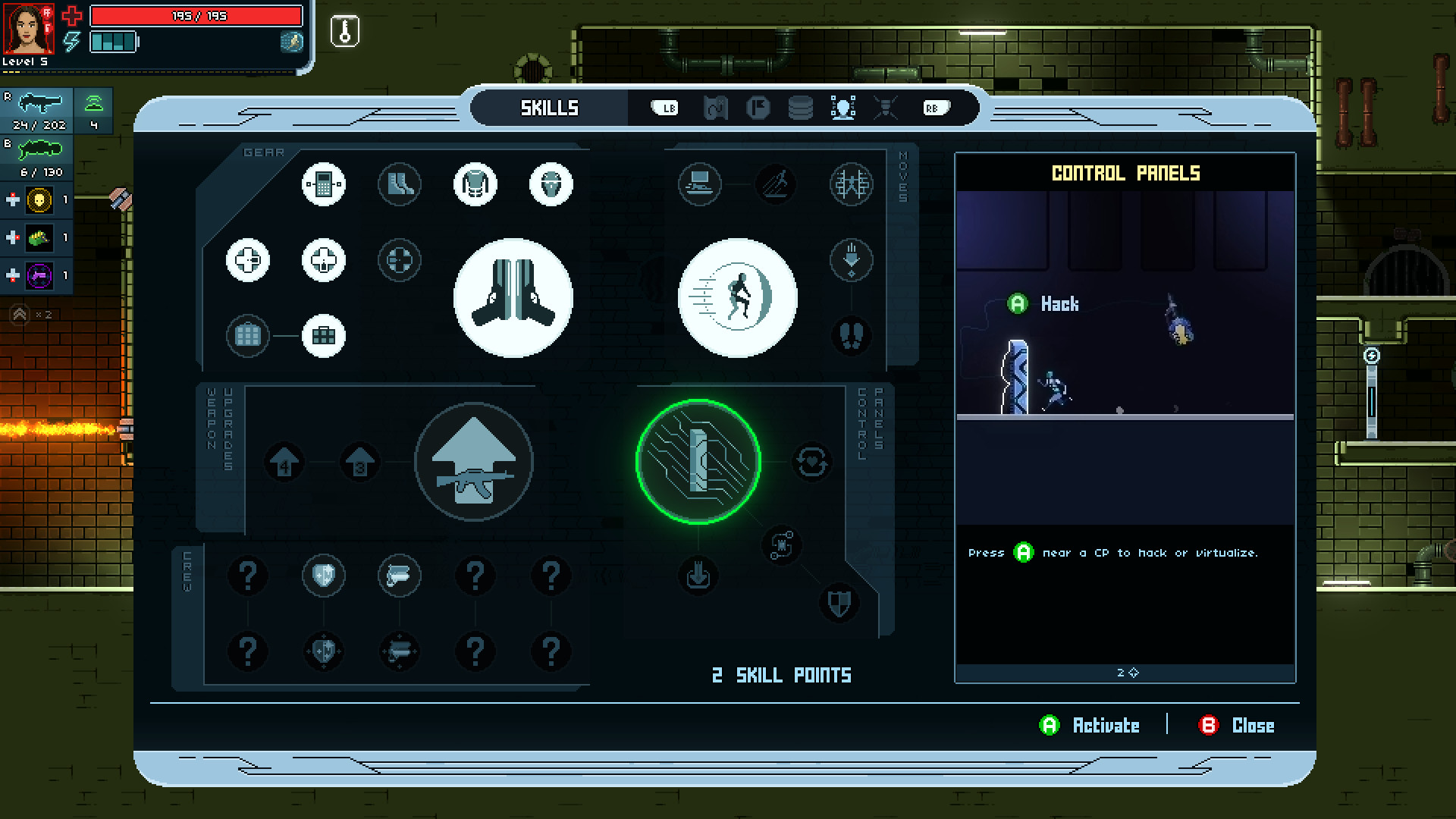1456x819 pixels.
Task: Select the armor vest gear skill
Action: pyautogui.click(x=475, y=184)
